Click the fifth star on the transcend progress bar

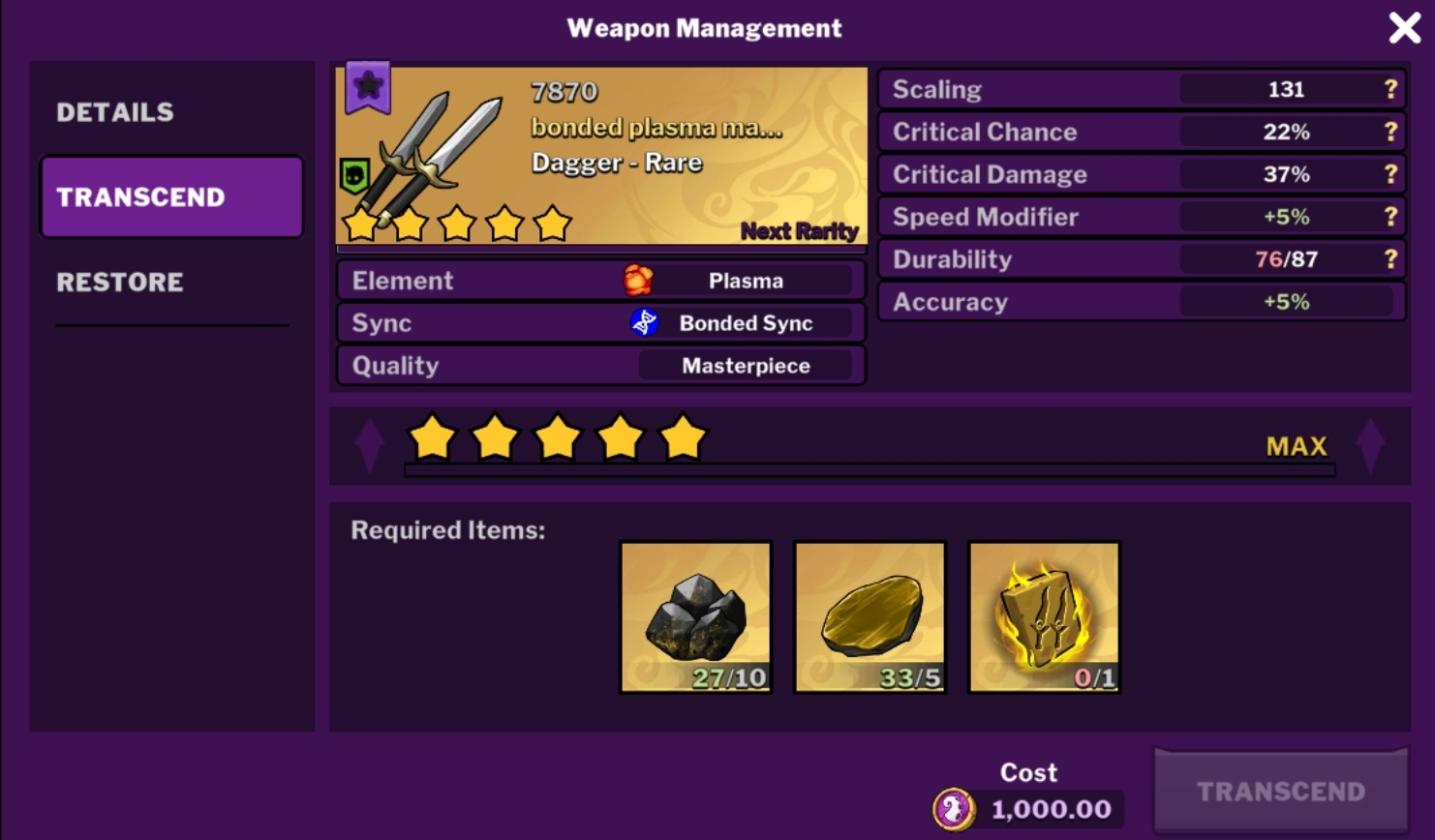pyautogui.click(x=684, y=437)
